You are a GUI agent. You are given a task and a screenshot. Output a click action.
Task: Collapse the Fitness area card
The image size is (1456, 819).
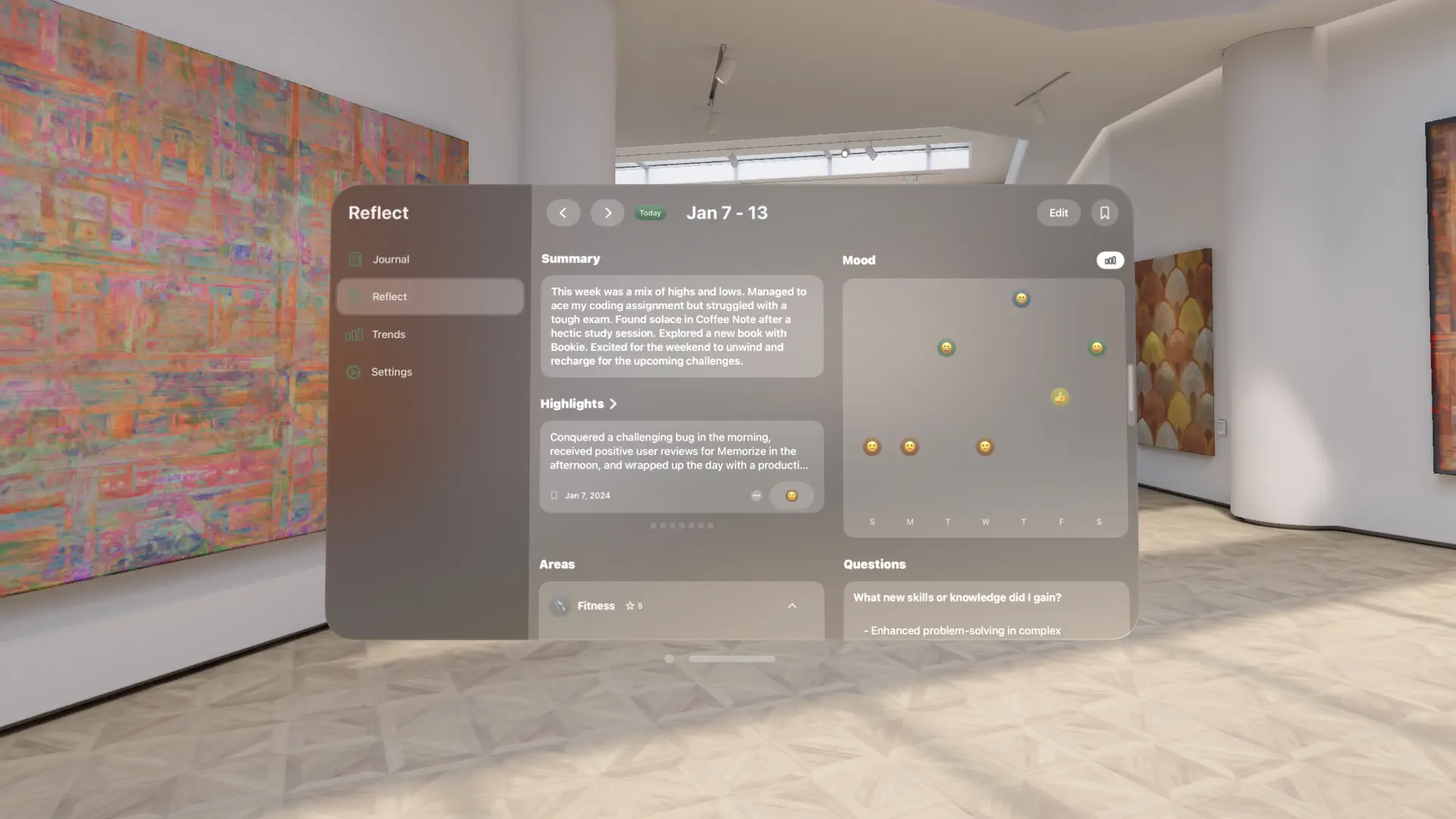pos(792,606)
